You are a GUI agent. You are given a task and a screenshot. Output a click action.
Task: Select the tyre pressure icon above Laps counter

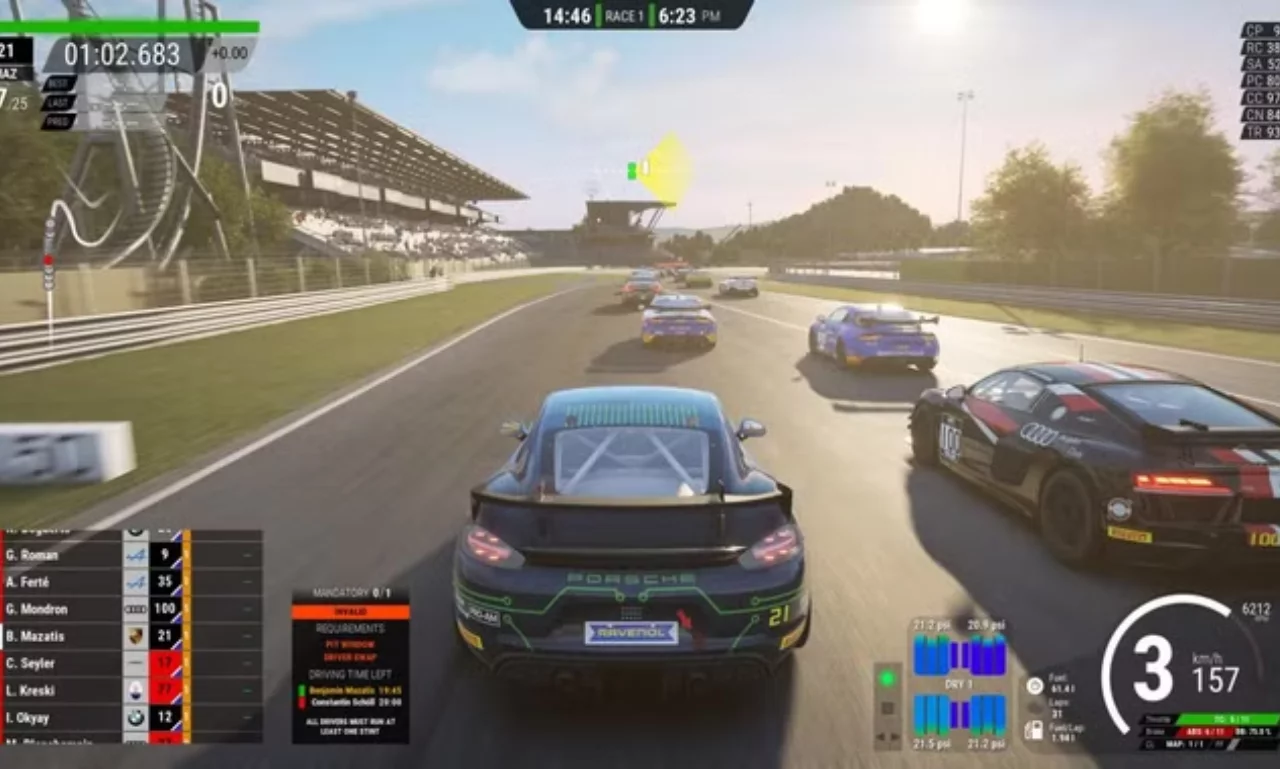coord(1034,686)
